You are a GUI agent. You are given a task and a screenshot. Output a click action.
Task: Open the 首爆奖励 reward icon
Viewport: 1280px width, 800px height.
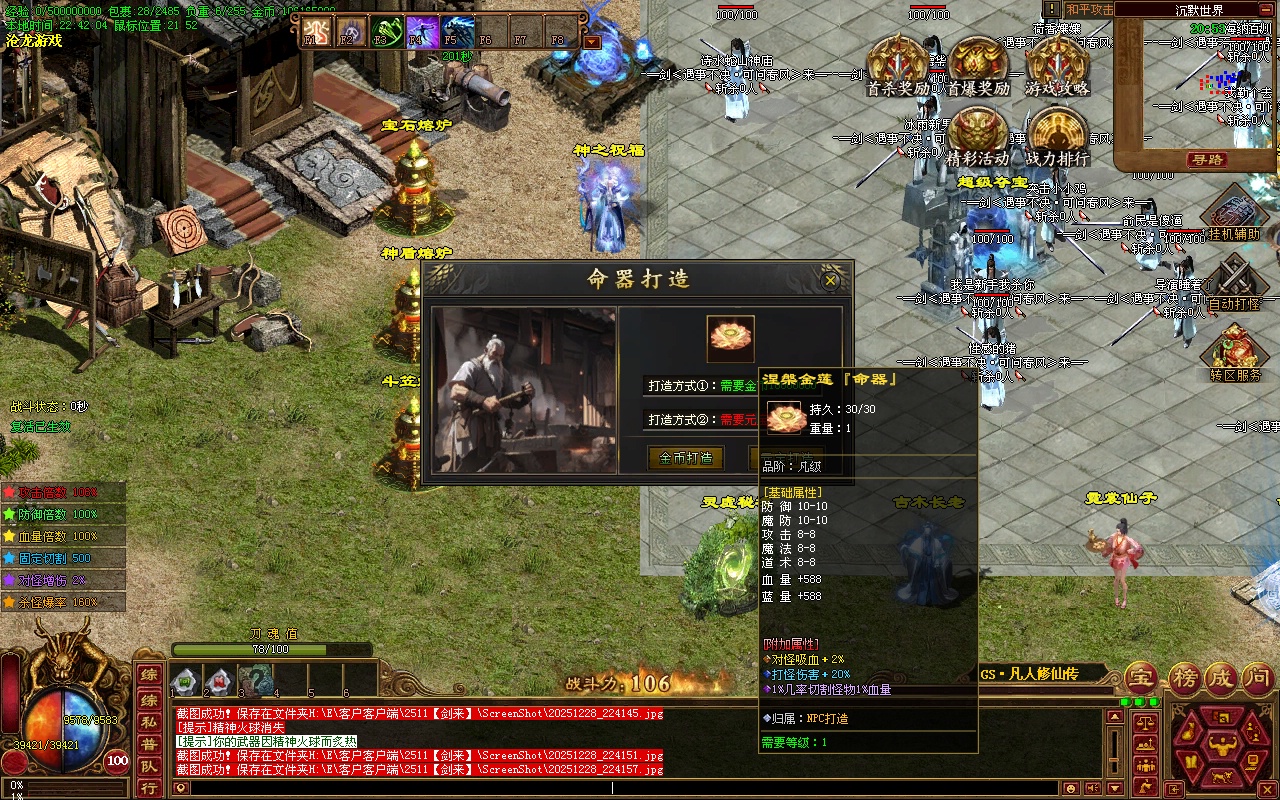click(x=978, y=65)
